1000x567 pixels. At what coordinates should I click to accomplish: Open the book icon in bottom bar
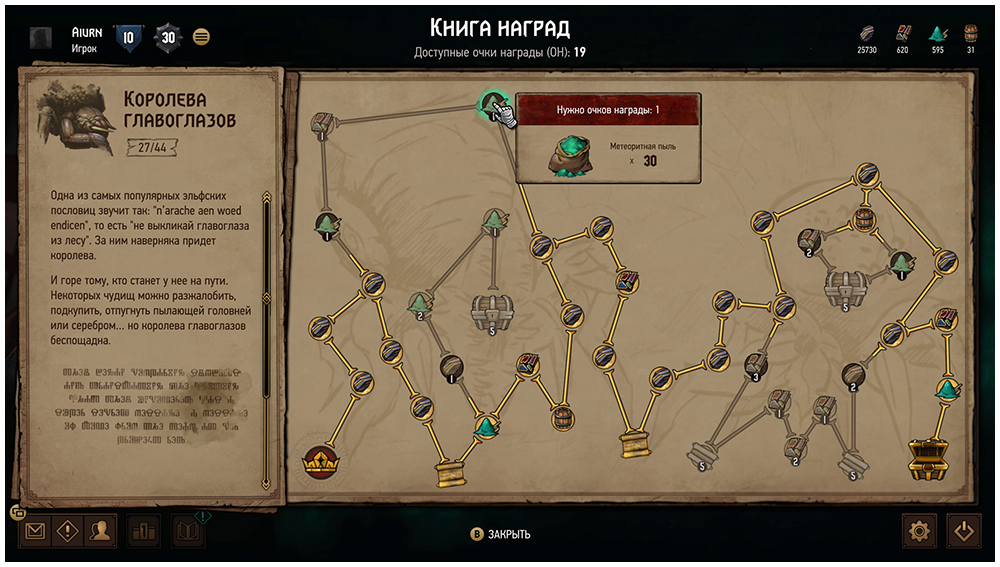(188, 531)
